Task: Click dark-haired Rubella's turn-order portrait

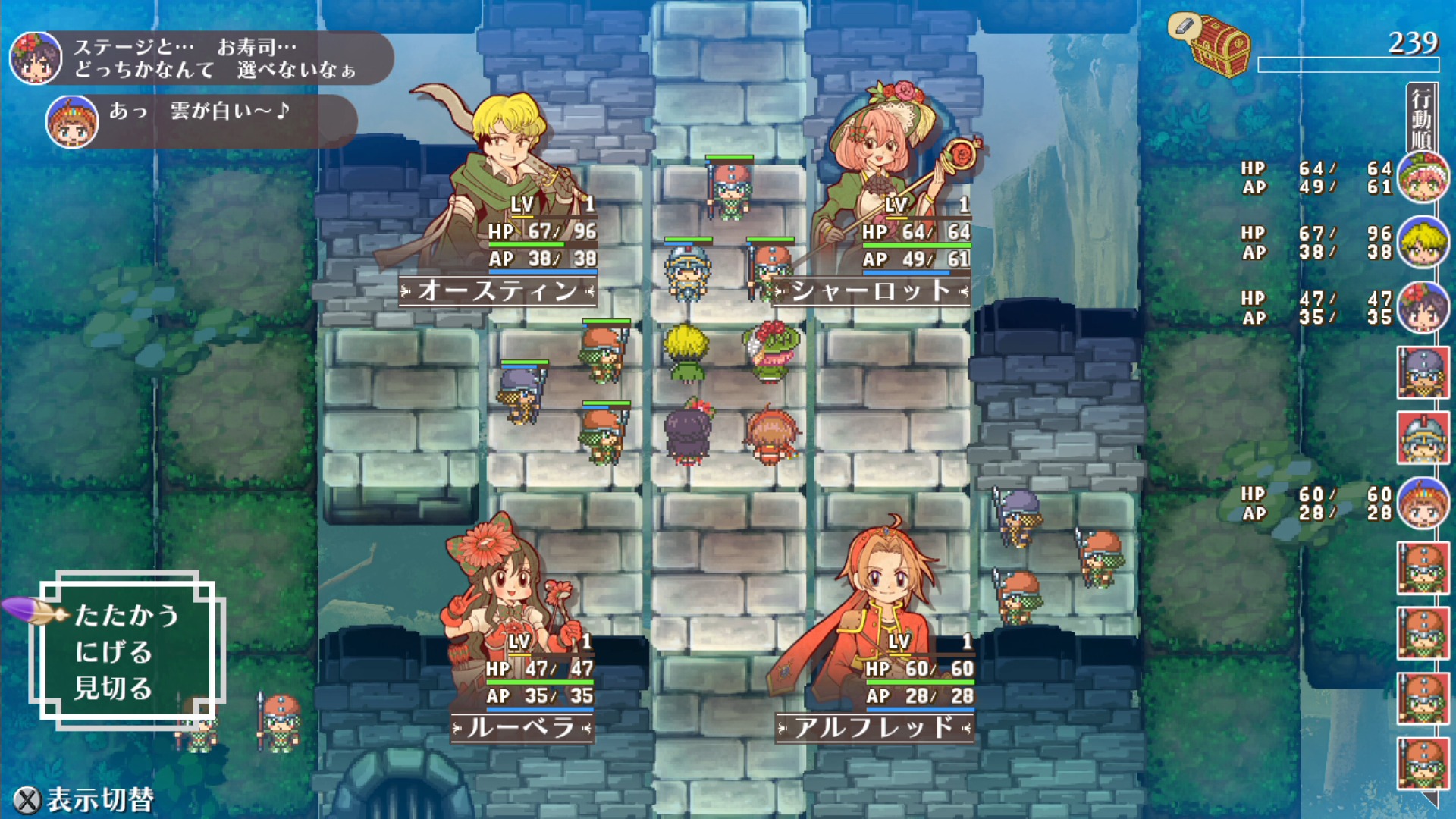Action: [x=1423, y=308]
